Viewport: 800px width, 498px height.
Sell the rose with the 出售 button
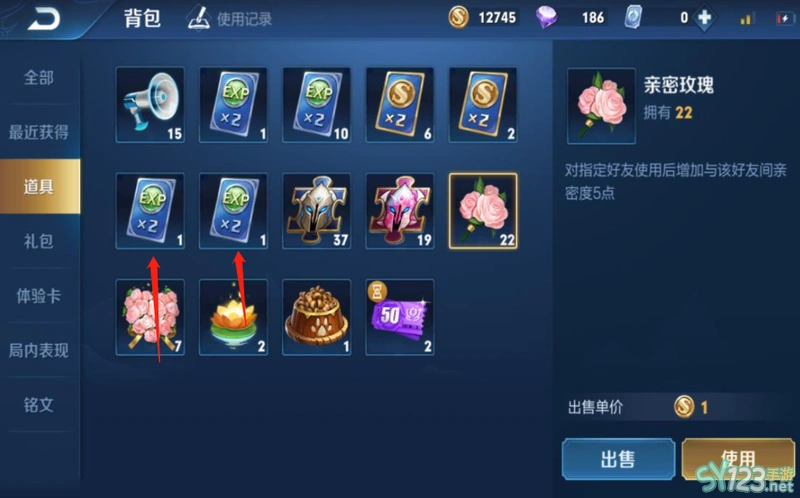click(x=617, y=459)
